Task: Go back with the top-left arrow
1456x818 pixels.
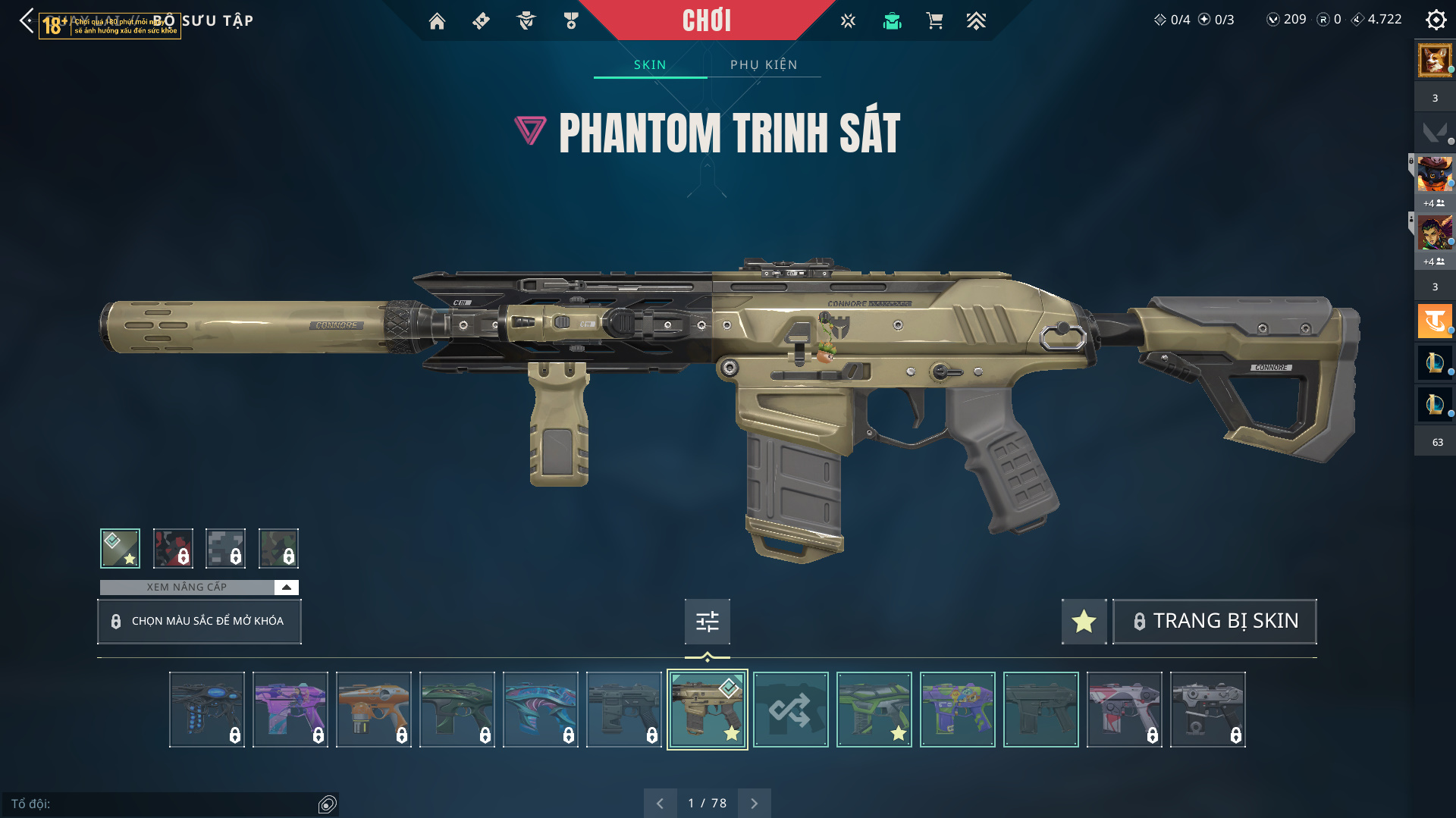Action: click(x=27, y=20)
